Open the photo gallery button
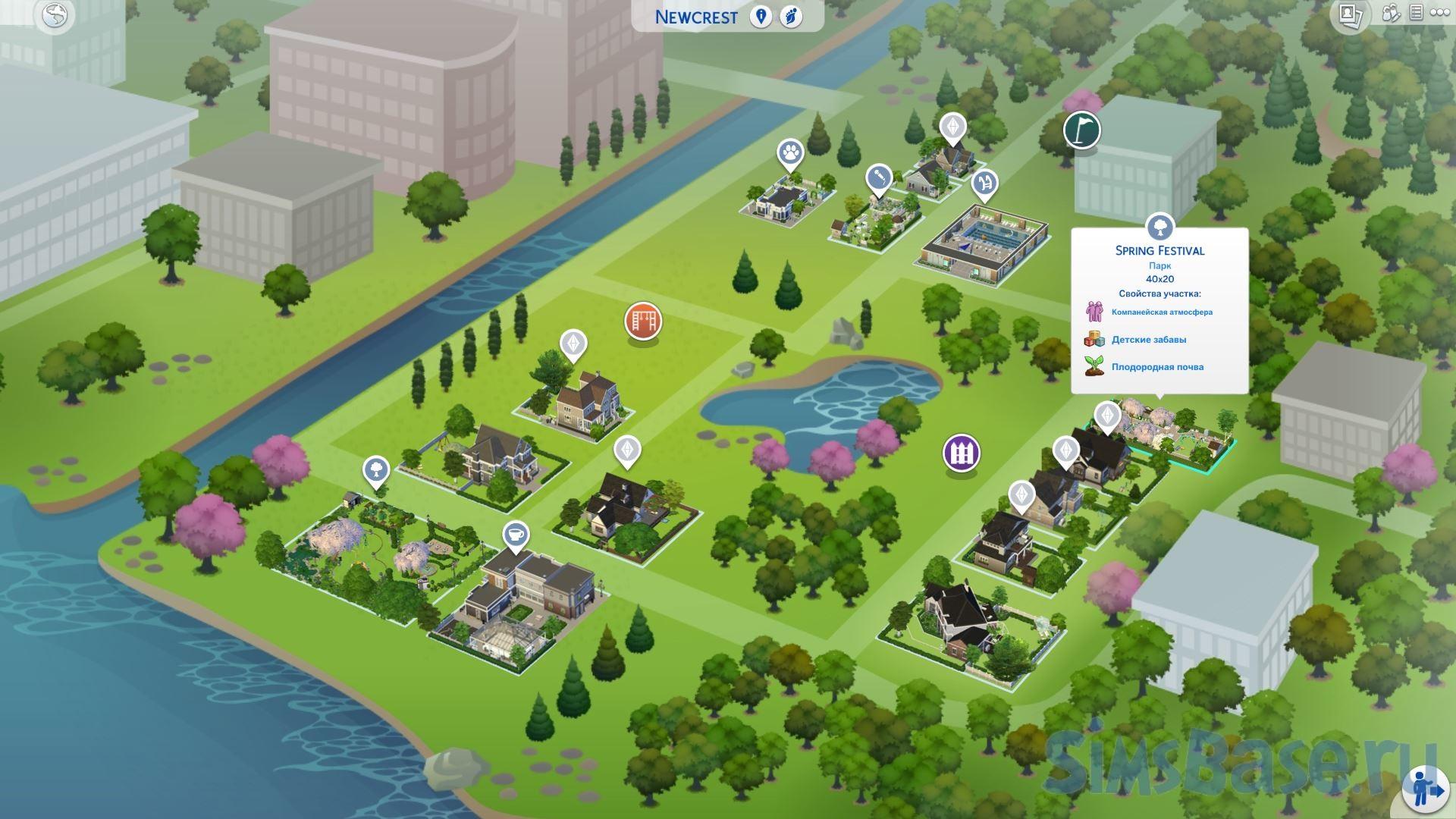Viewport: 1456px width, 819px height. pos(1349,15)
